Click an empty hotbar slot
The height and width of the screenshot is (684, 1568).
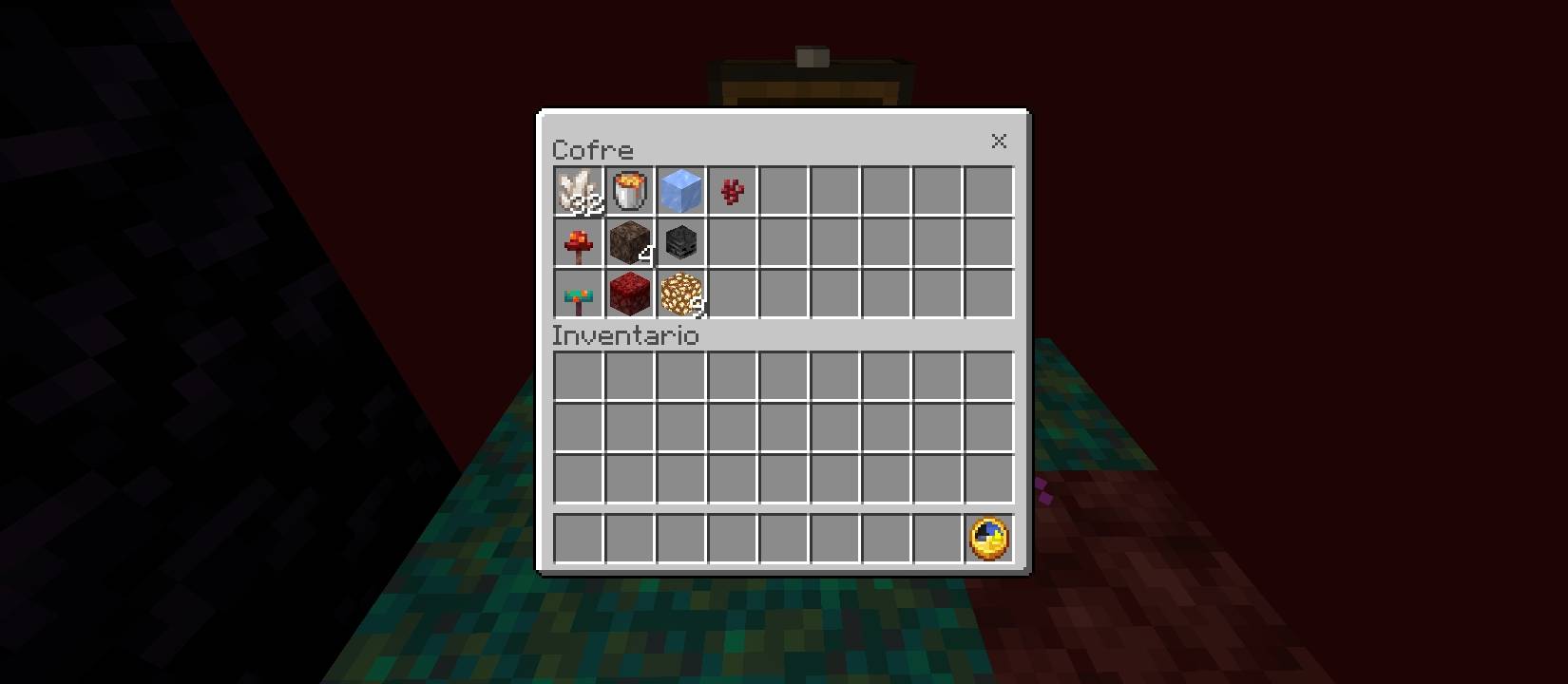(580, 538)
